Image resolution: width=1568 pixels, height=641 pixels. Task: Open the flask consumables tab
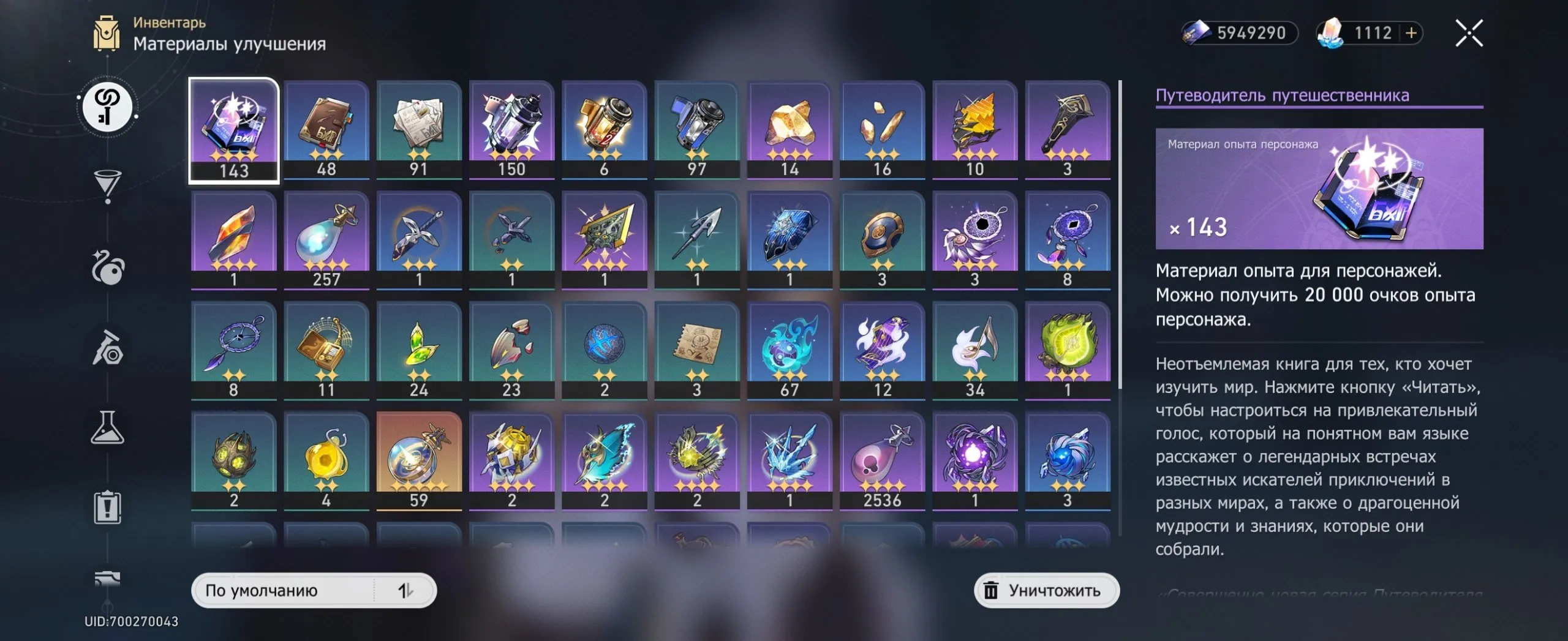pos(107,427)
